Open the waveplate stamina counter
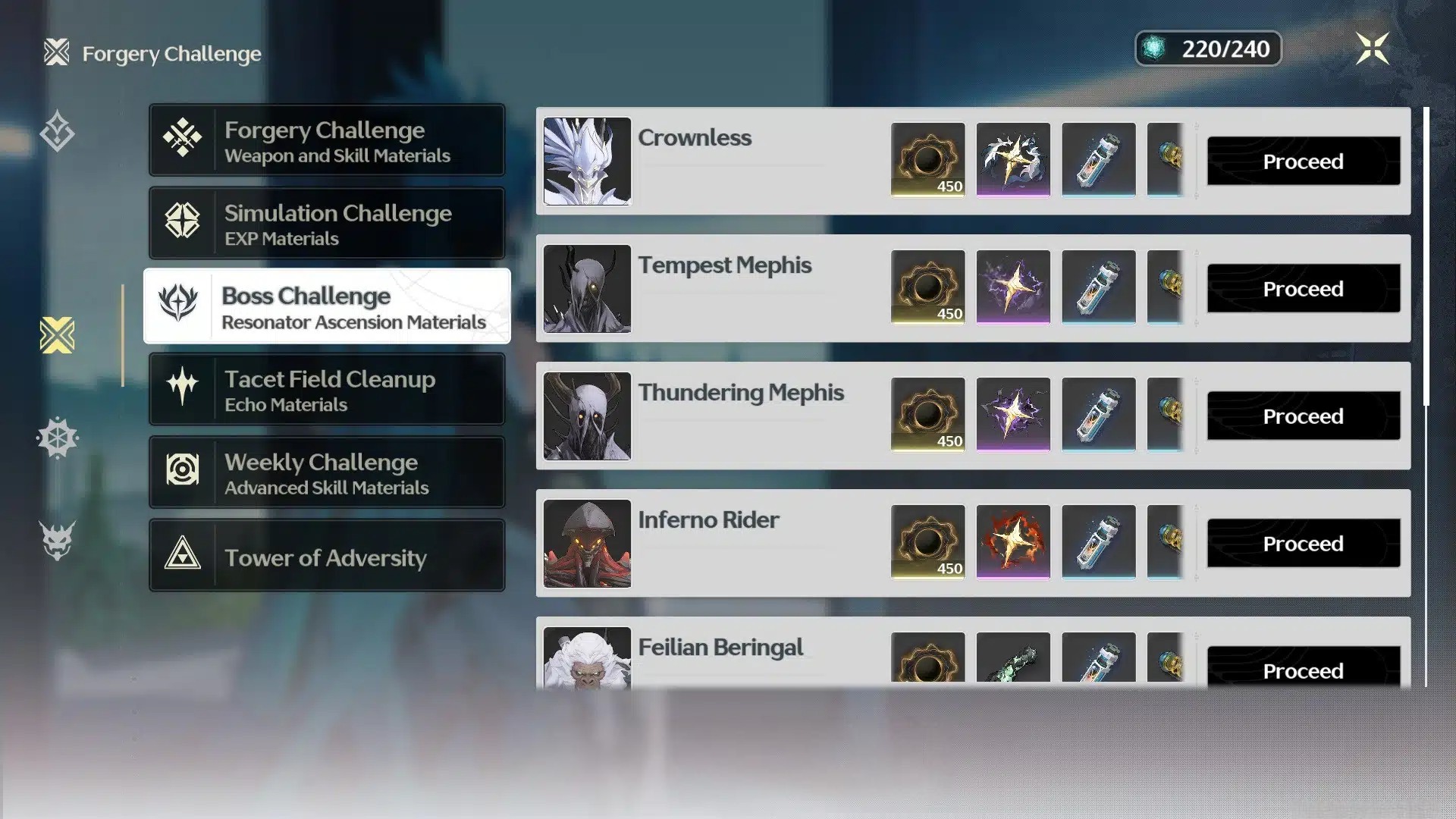The height and width of the screenshot is (819, 1456). tap(1208, 49)
